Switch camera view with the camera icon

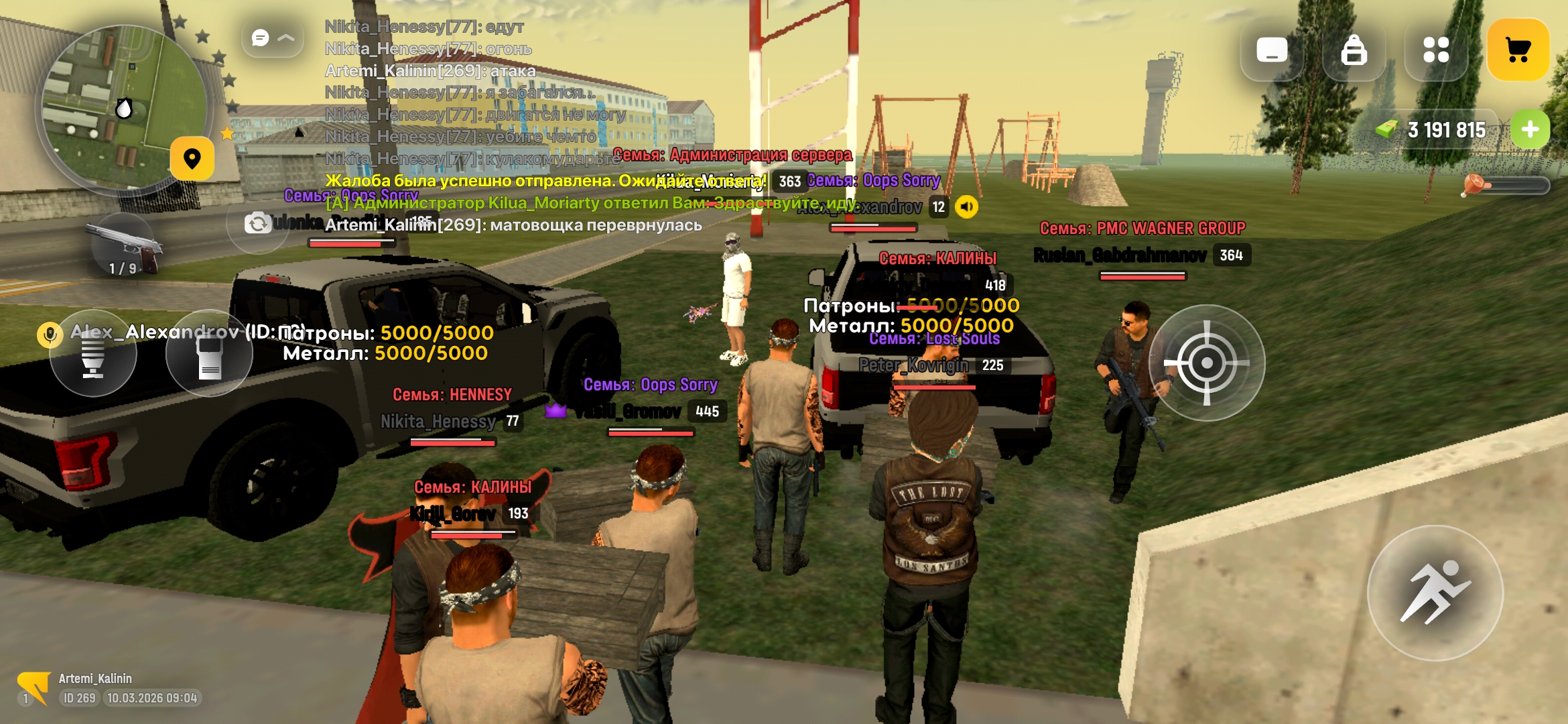(258, 223)
